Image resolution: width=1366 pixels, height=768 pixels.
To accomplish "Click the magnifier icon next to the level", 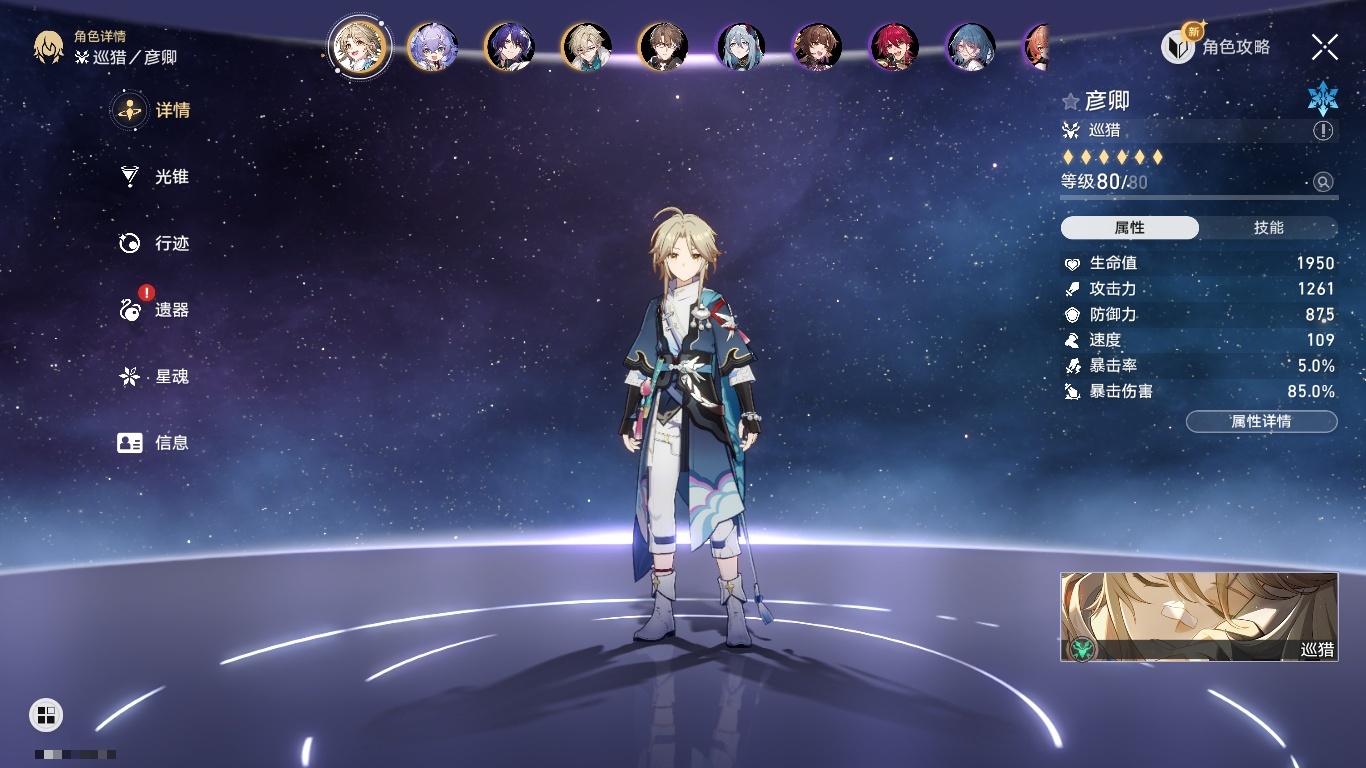I will [1323, 182].
